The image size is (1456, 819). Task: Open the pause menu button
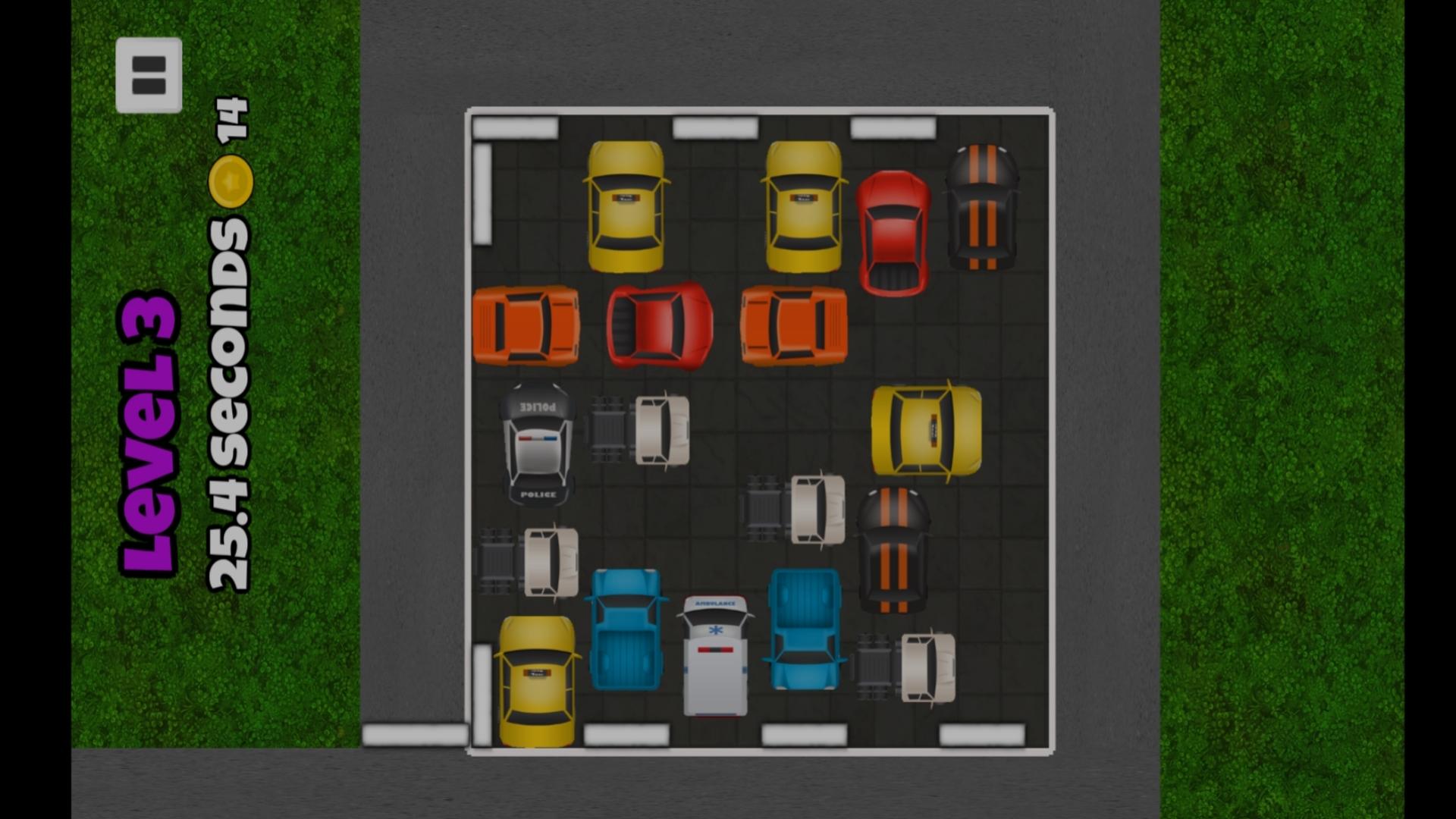[x=149, y=74]
